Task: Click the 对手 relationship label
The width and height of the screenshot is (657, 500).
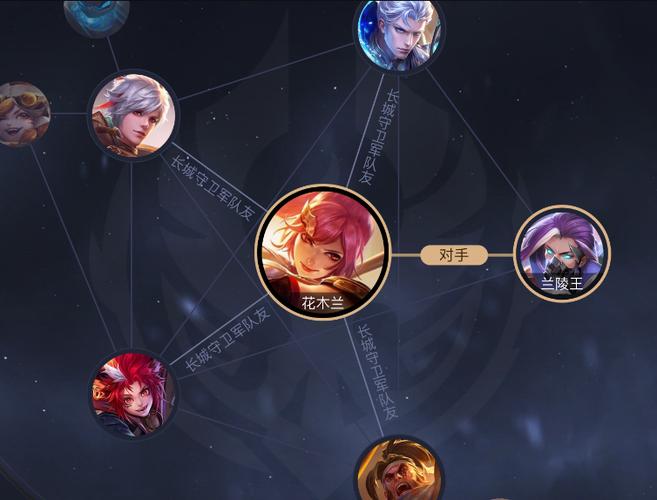Action: coord(453,255)
